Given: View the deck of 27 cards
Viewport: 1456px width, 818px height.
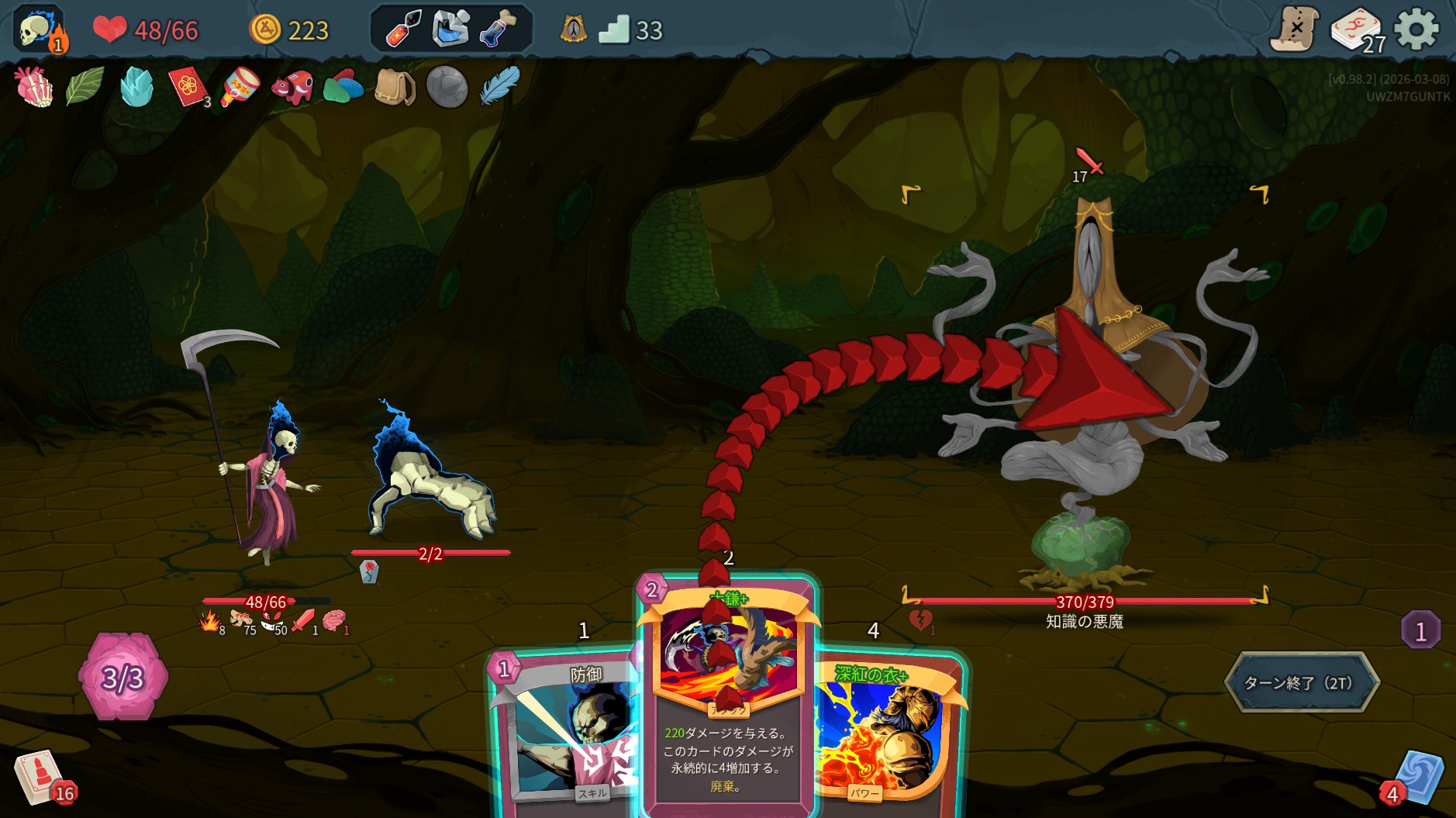Looking at the screenshot, I should pyautogui.click(x=1355, y=31).
